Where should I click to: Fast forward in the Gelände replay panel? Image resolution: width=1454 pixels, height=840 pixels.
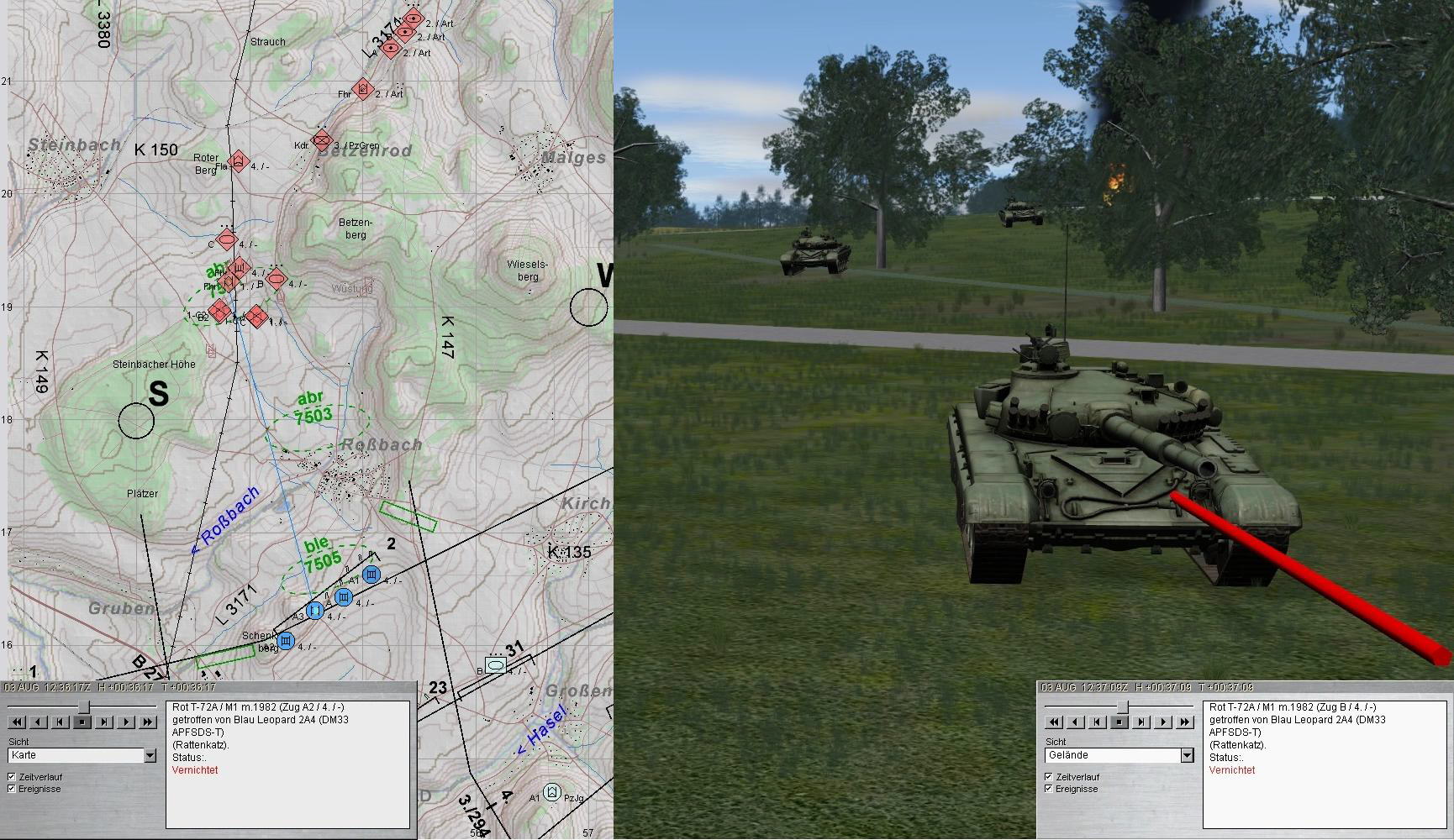(1185, 722)
